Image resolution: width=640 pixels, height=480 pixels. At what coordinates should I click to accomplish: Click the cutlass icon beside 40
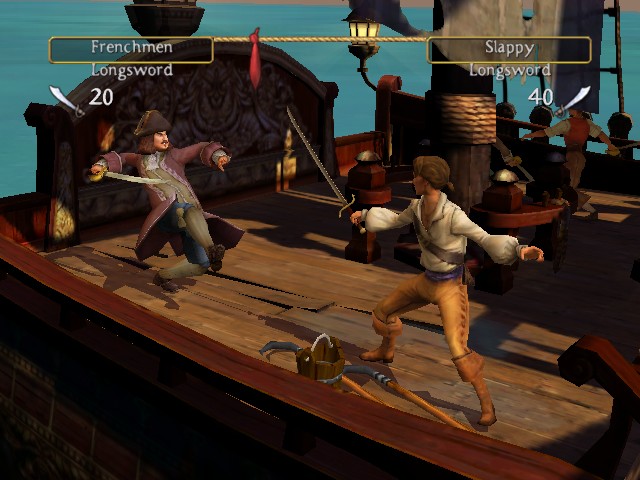click(574, 99)
